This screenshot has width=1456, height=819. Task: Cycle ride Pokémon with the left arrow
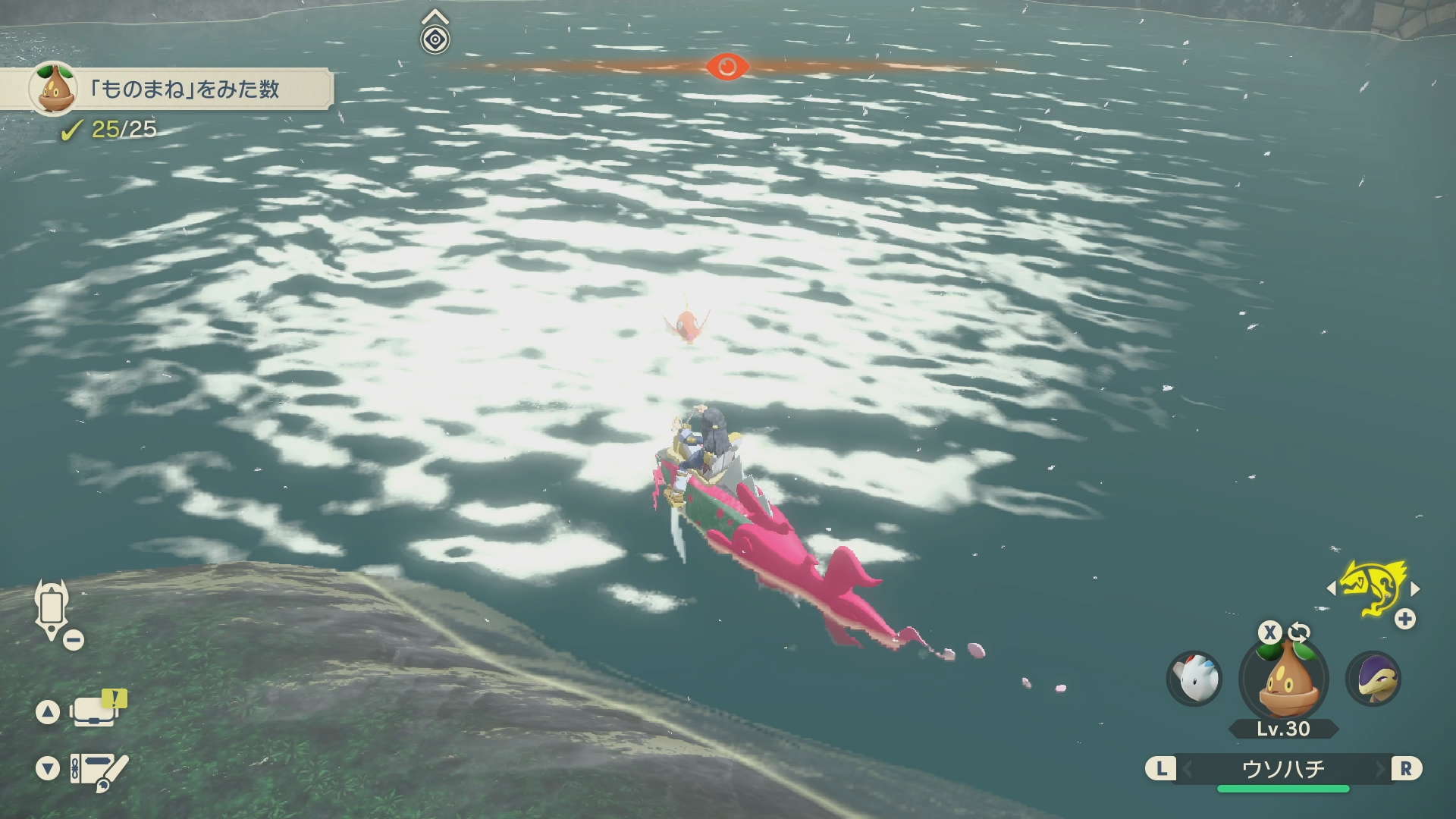(1331, 588)
